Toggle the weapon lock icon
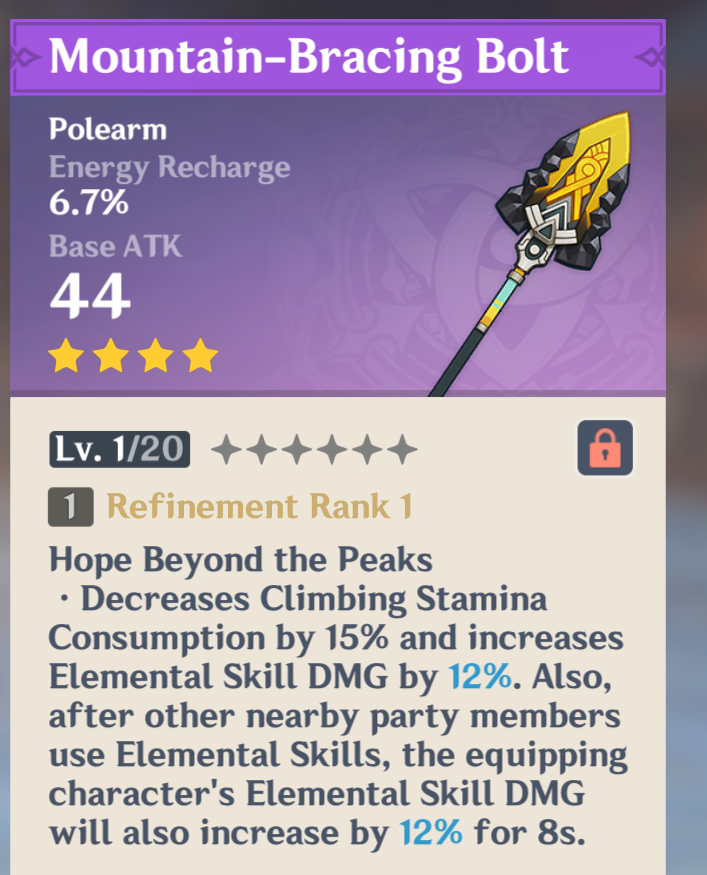This screenshot has width=707, height=875. 605,448
